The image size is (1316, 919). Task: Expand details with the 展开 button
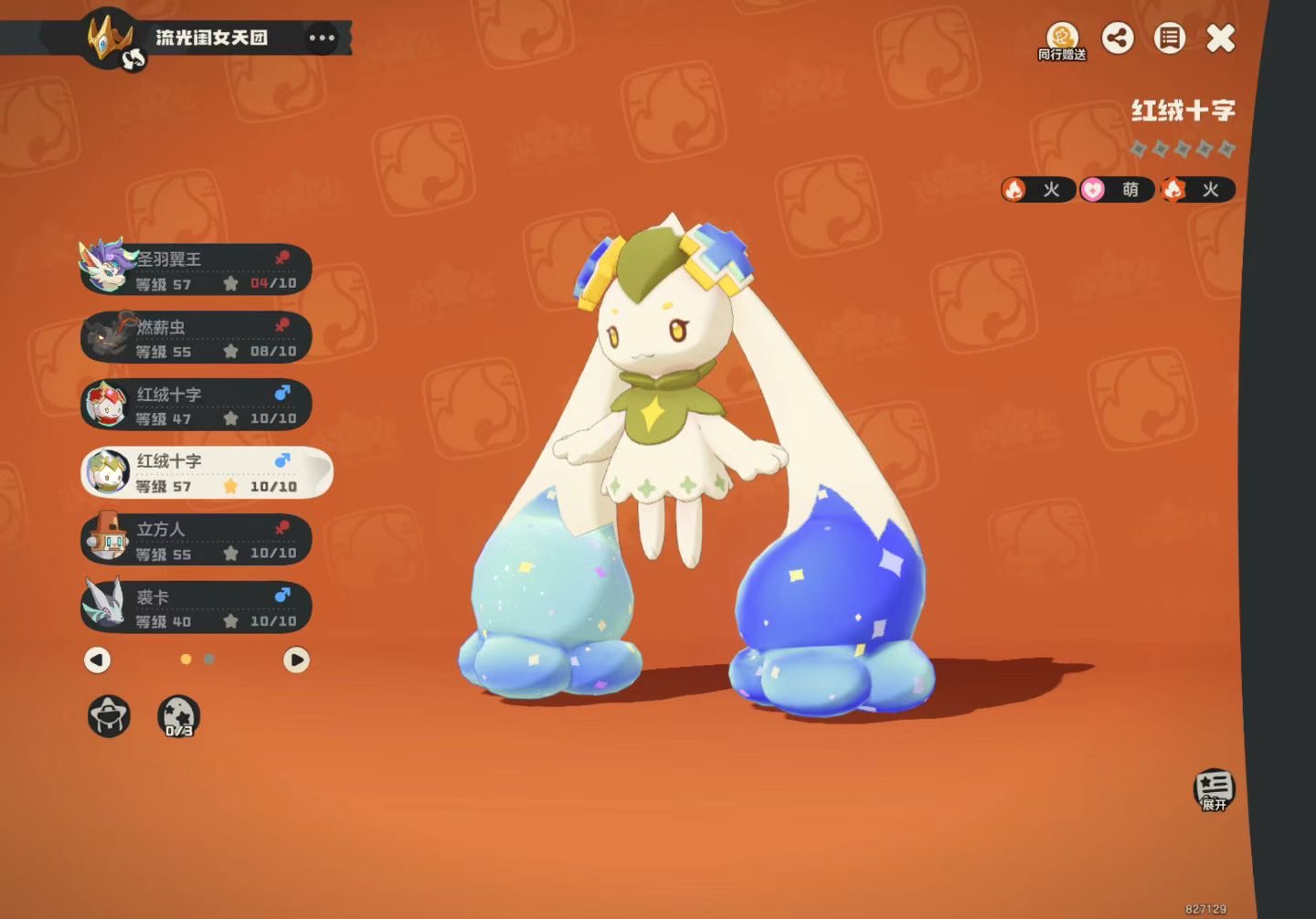click(x=1214, y=789)
